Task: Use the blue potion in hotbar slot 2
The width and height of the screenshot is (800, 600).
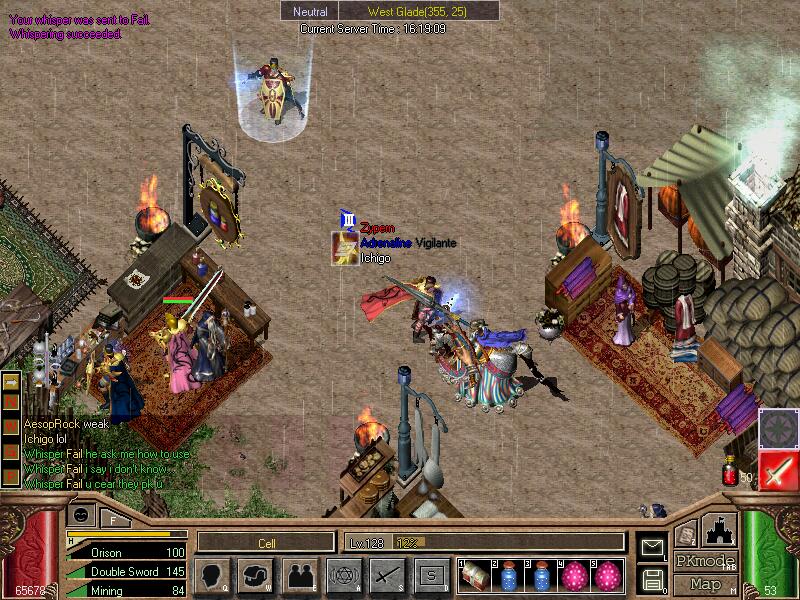Action: pyautogui.click(x=509, y=575)
